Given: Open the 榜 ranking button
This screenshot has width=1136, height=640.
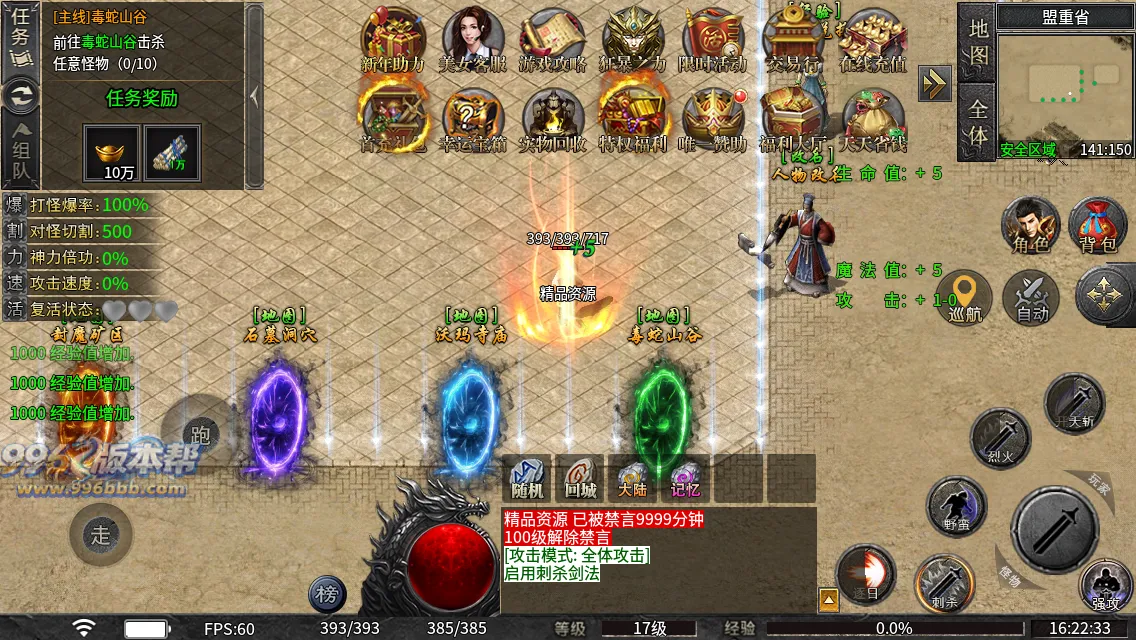Looking at the screenshot, I should point(327,594).
